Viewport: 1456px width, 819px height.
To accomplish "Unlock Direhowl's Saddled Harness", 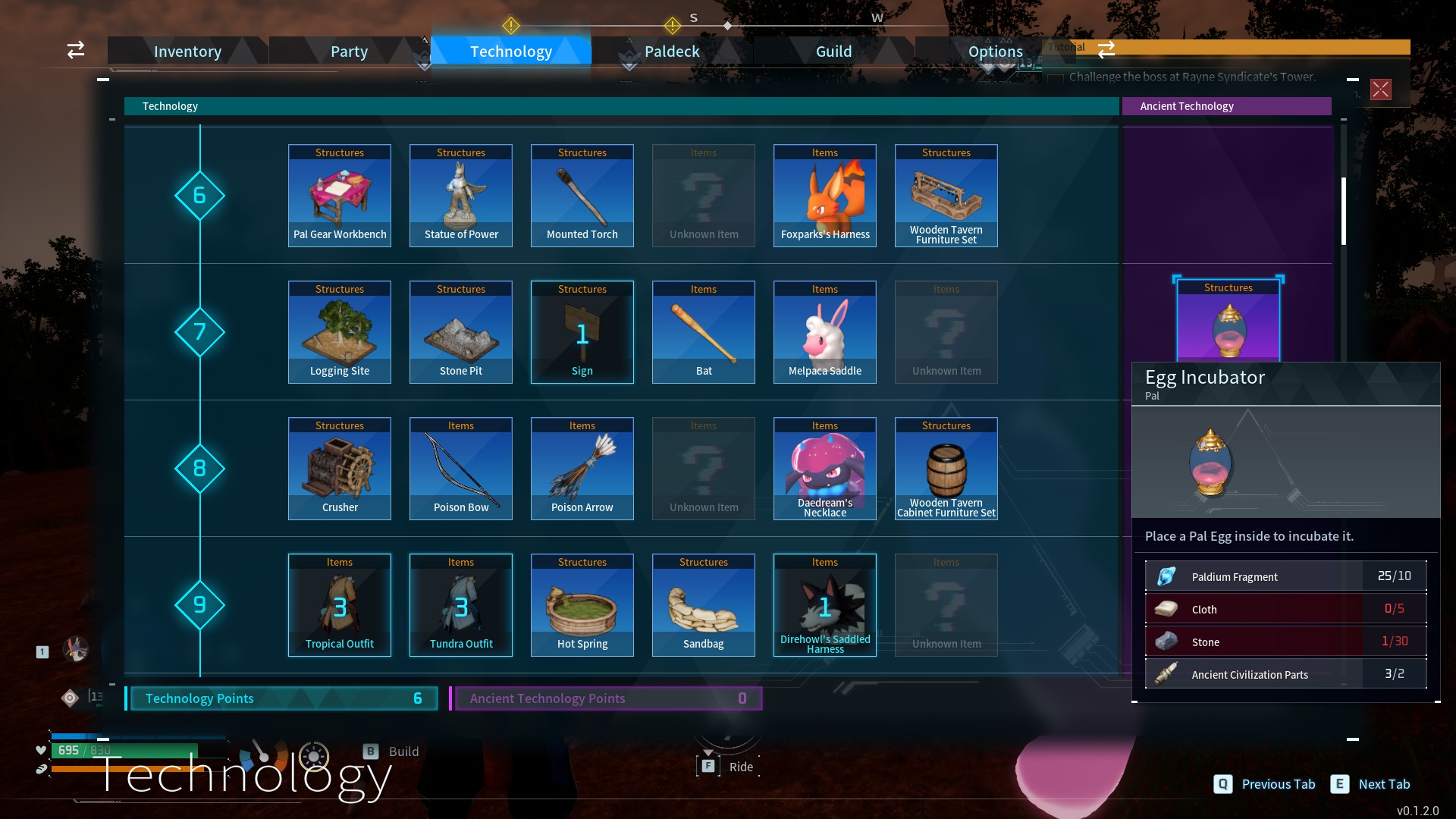I will pos(825,605).
